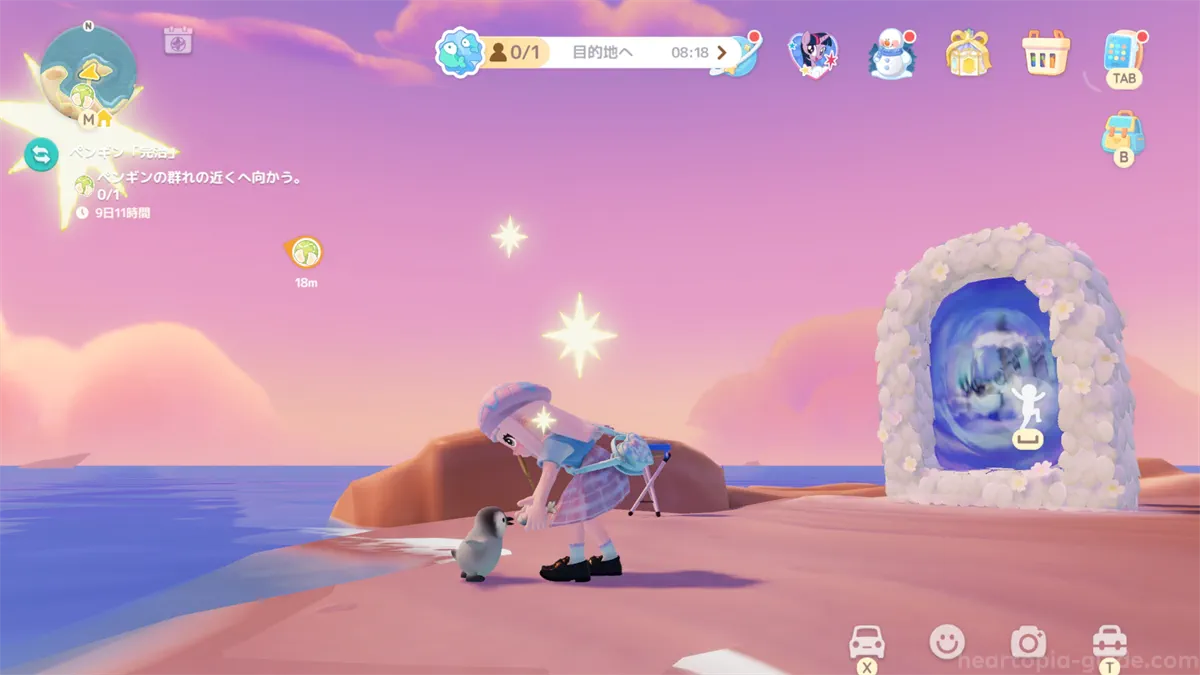
Task: Open the pony heart event icon
Action: click(812, 54)
